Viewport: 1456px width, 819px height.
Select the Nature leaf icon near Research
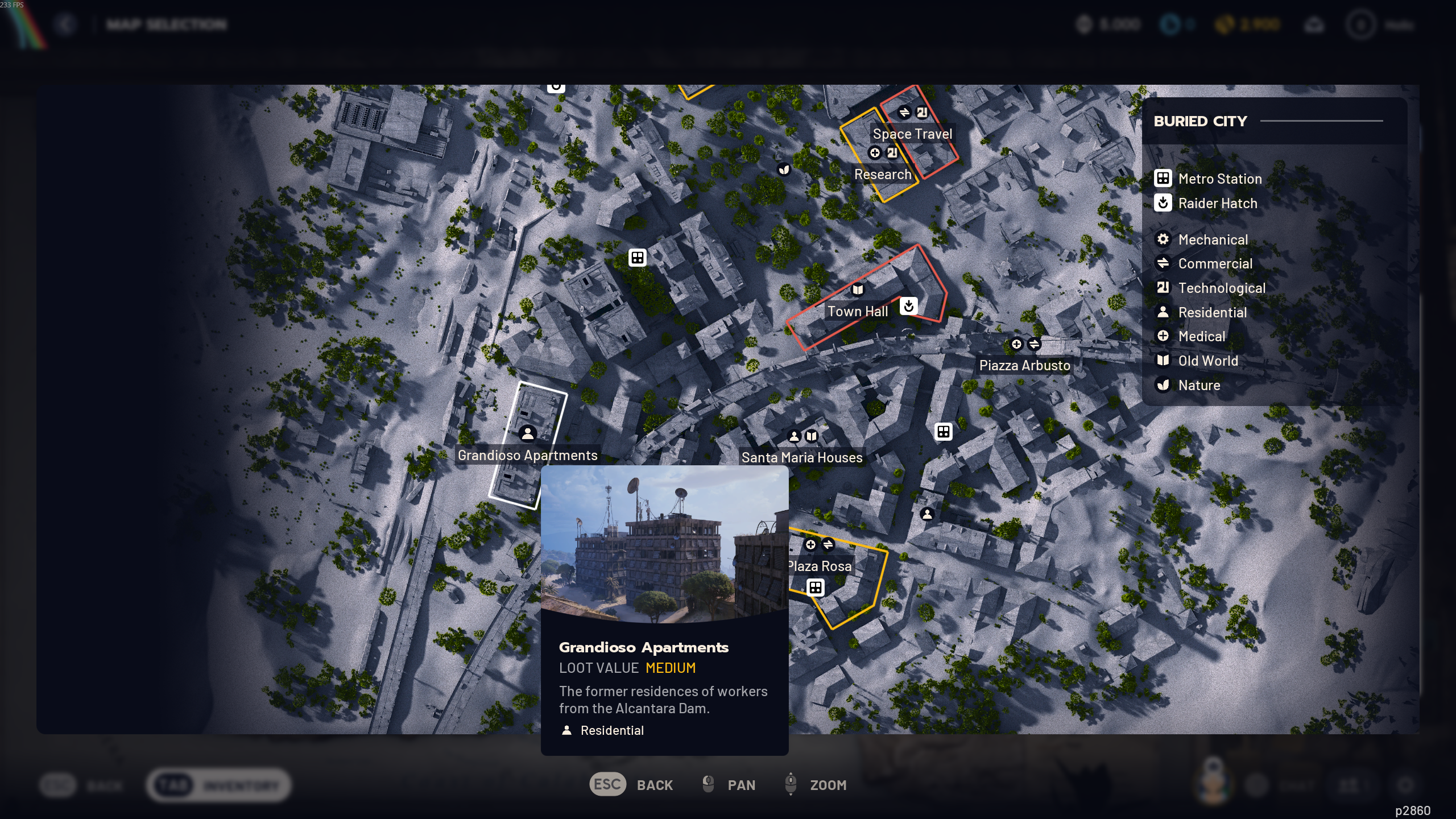click(x=785, y=168)
